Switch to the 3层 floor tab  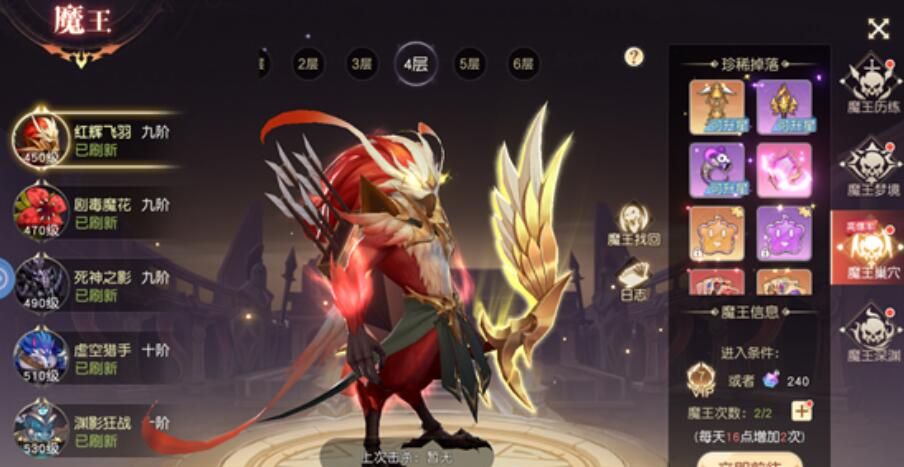pos(362,65)
